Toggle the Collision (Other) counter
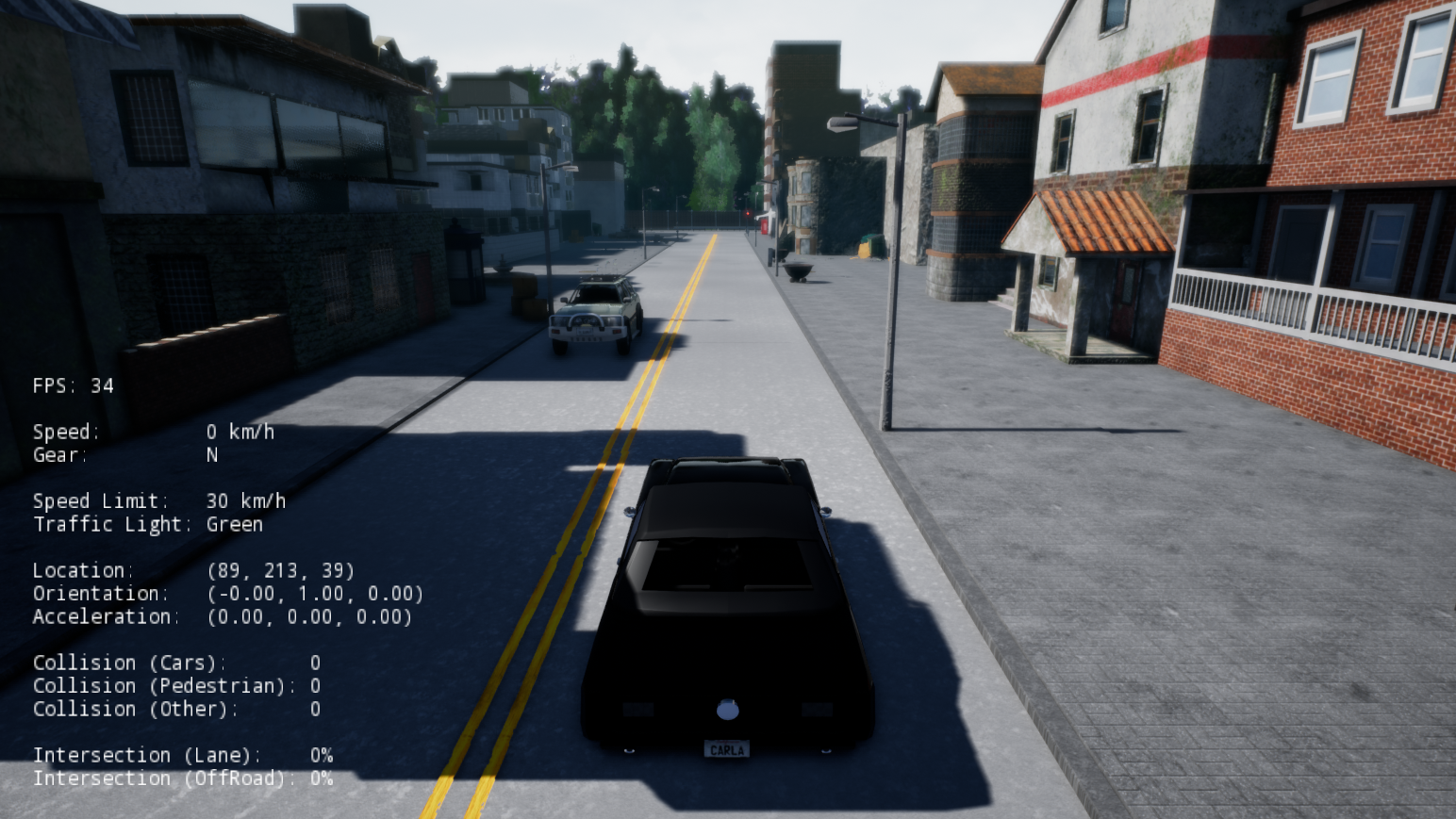This screenshot has width=1456, height=819. [174, 709]
